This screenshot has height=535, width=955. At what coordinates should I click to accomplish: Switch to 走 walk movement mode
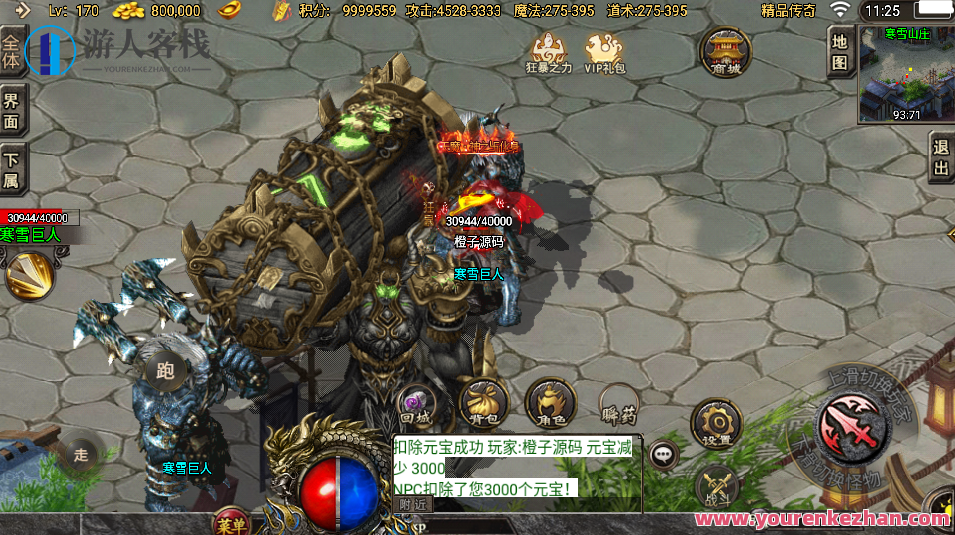(x=81, y=455)
